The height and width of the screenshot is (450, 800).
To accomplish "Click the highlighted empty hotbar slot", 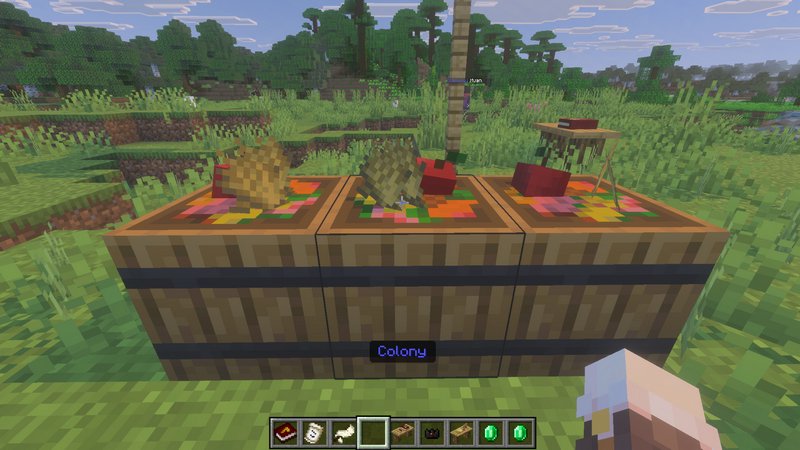I will tap(373, 432).
